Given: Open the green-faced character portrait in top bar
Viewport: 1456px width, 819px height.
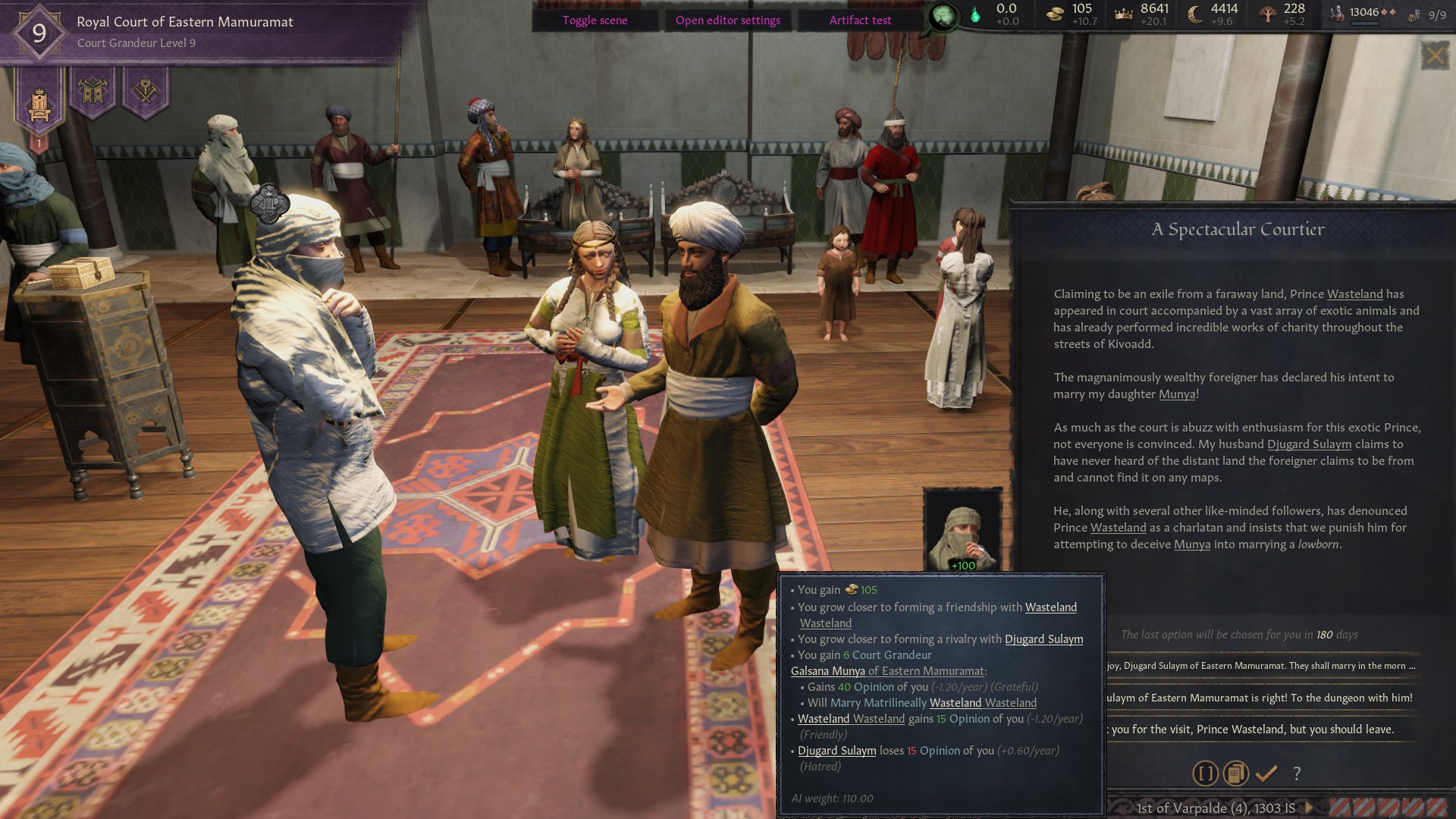Looking at the screenshot, I should (943, 17).
